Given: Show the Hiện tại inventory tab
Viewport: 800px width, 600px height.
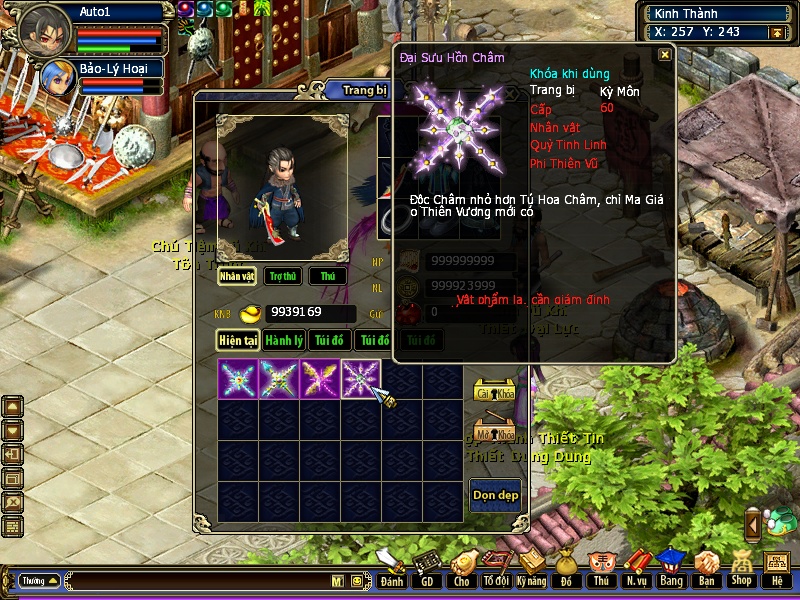Looking at the screenshot, I should (238, 340).
